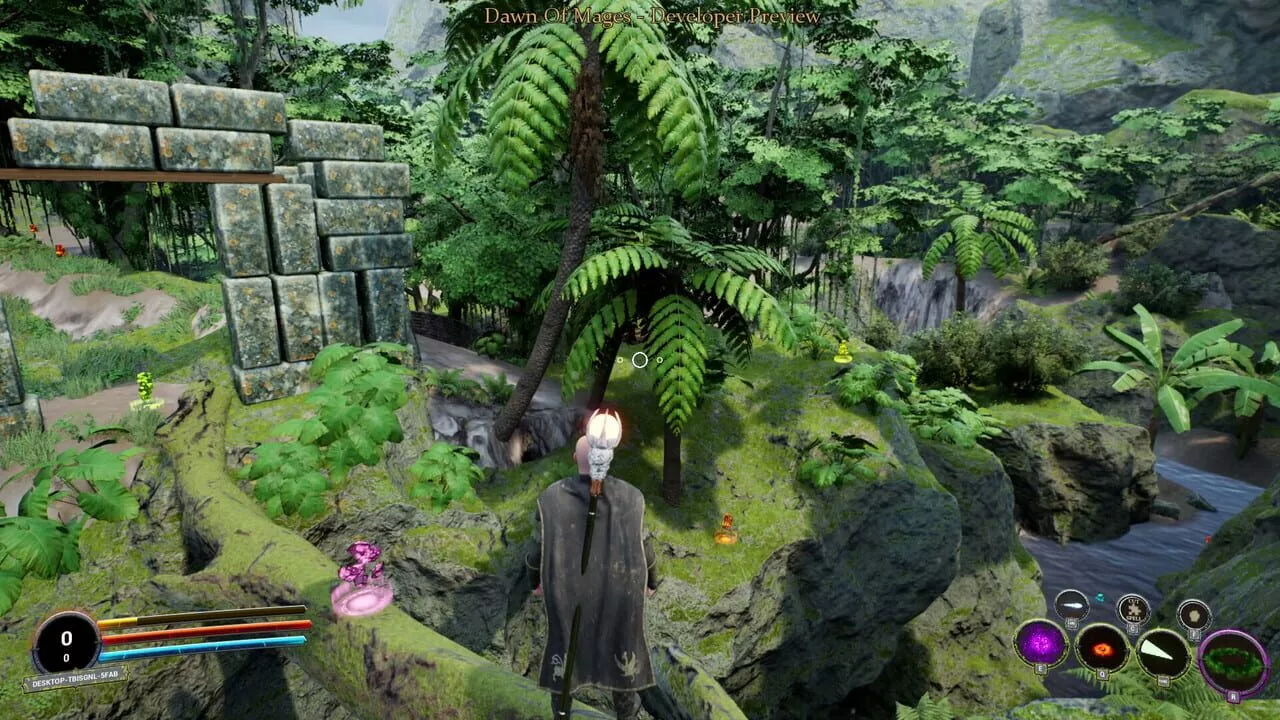The image size is (1280, 720).
Task: Use the small white streak dash ability
Action: pos(1072,607)
